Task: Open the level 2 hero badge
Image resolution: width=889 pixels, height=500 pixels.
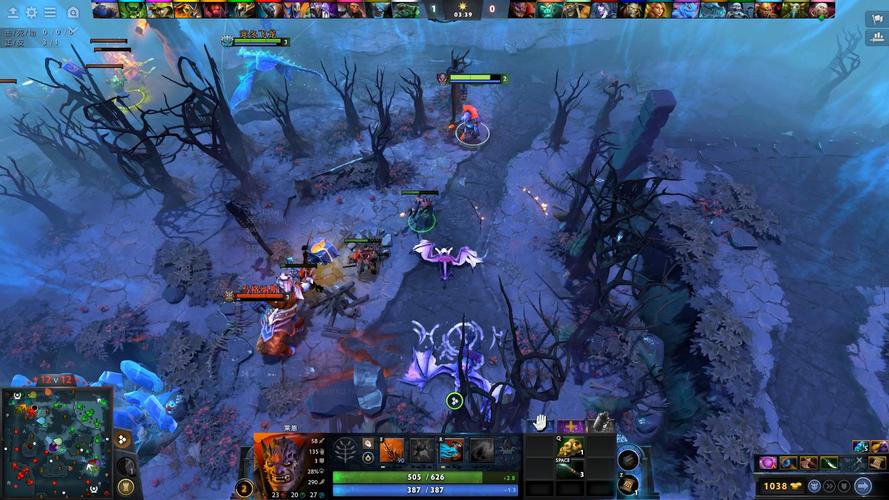Action: point(244,488)
